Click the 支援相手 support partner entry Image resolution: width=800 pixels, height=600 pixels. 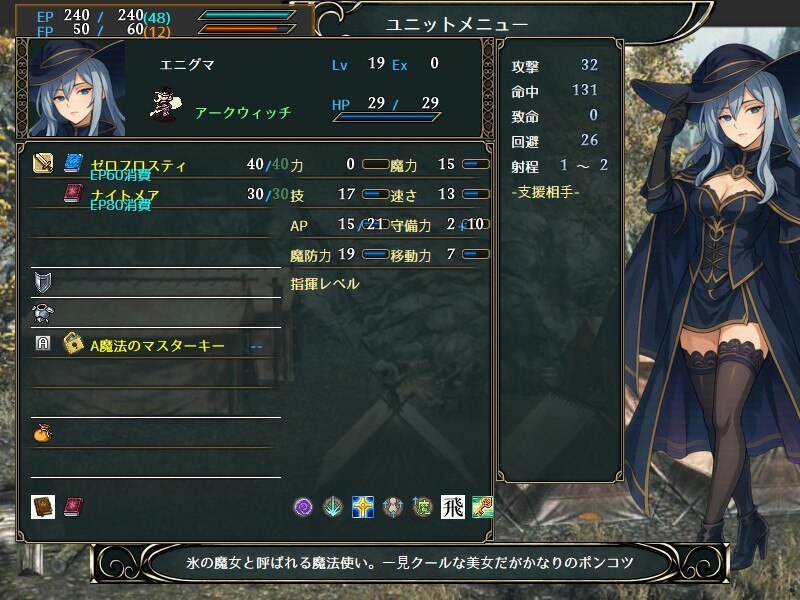[545, 191]
